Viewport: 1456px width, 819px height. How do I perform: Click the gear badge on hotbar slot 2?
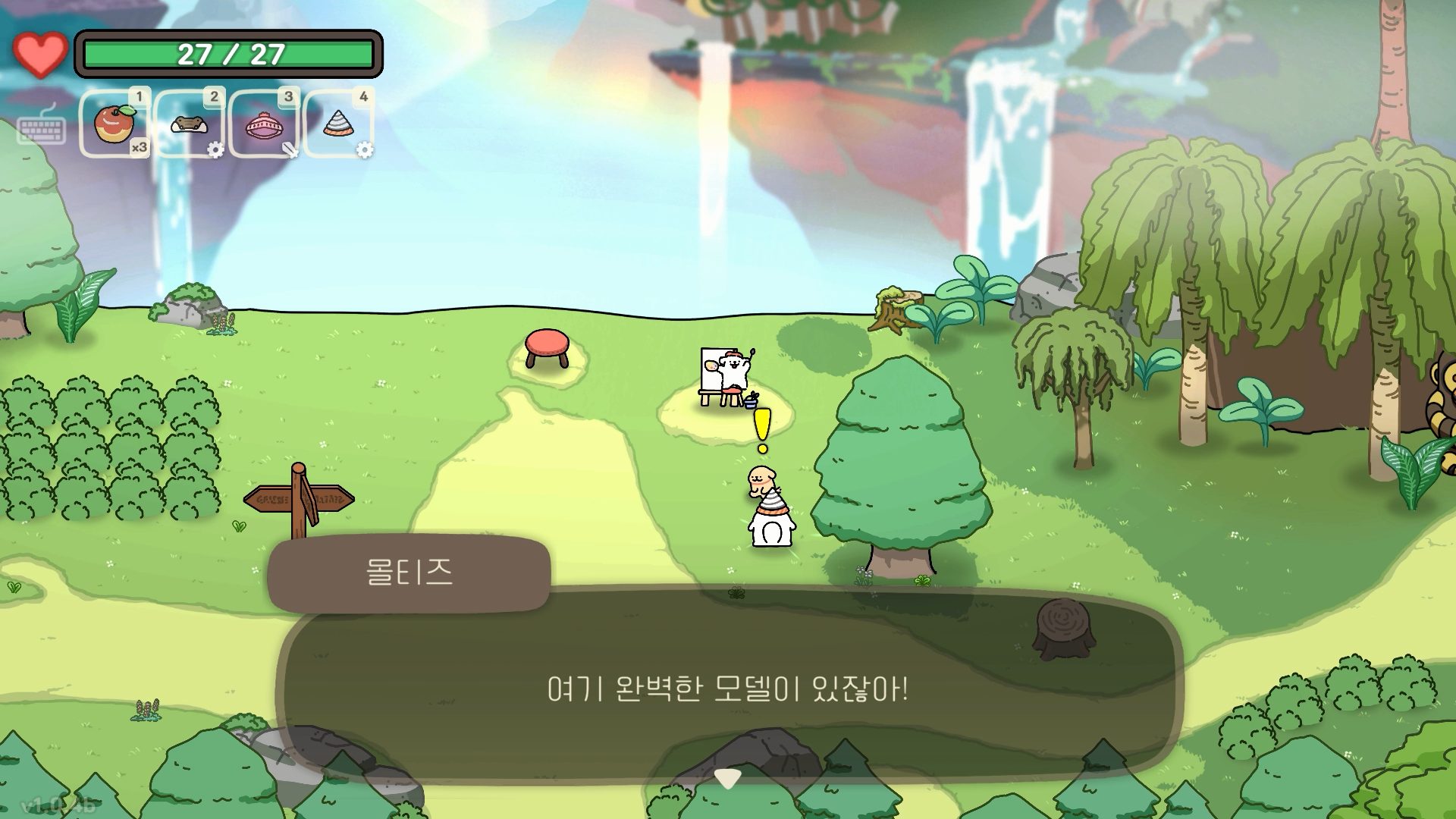pyautogui.click(x=218, y=151)
